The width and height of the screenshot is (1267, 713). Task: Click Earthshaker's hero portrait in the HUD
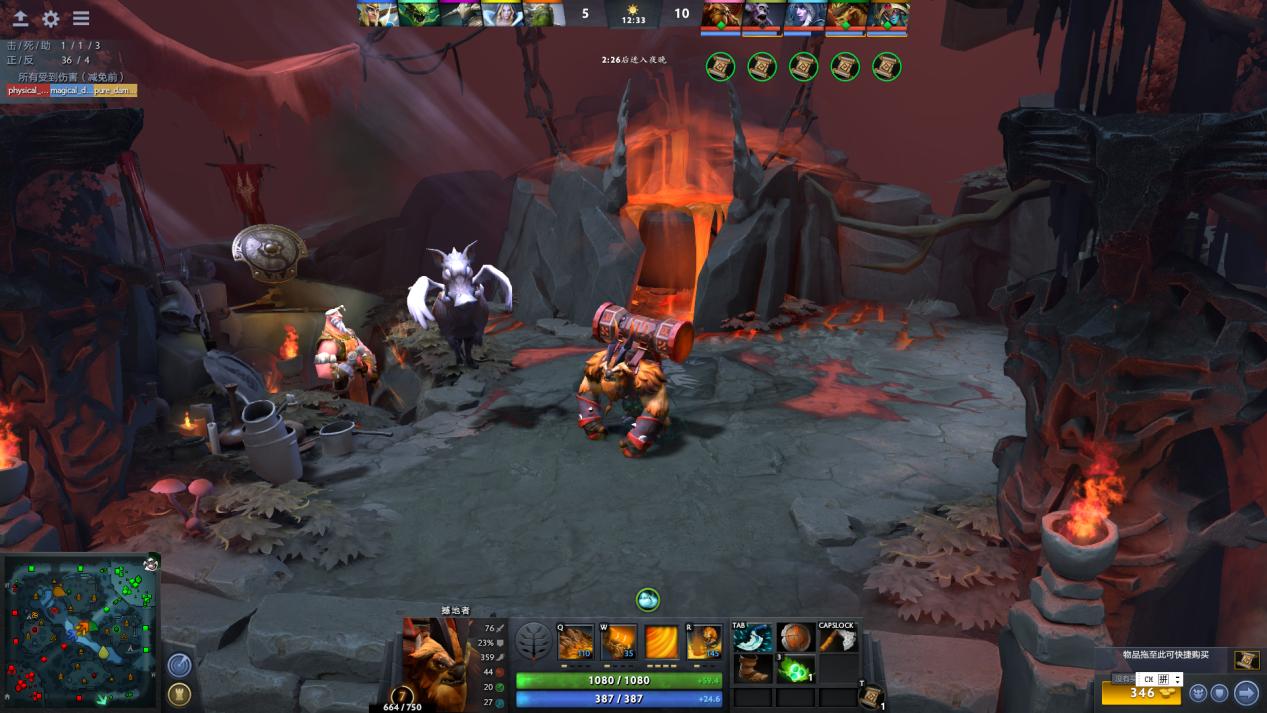[434, 655]
